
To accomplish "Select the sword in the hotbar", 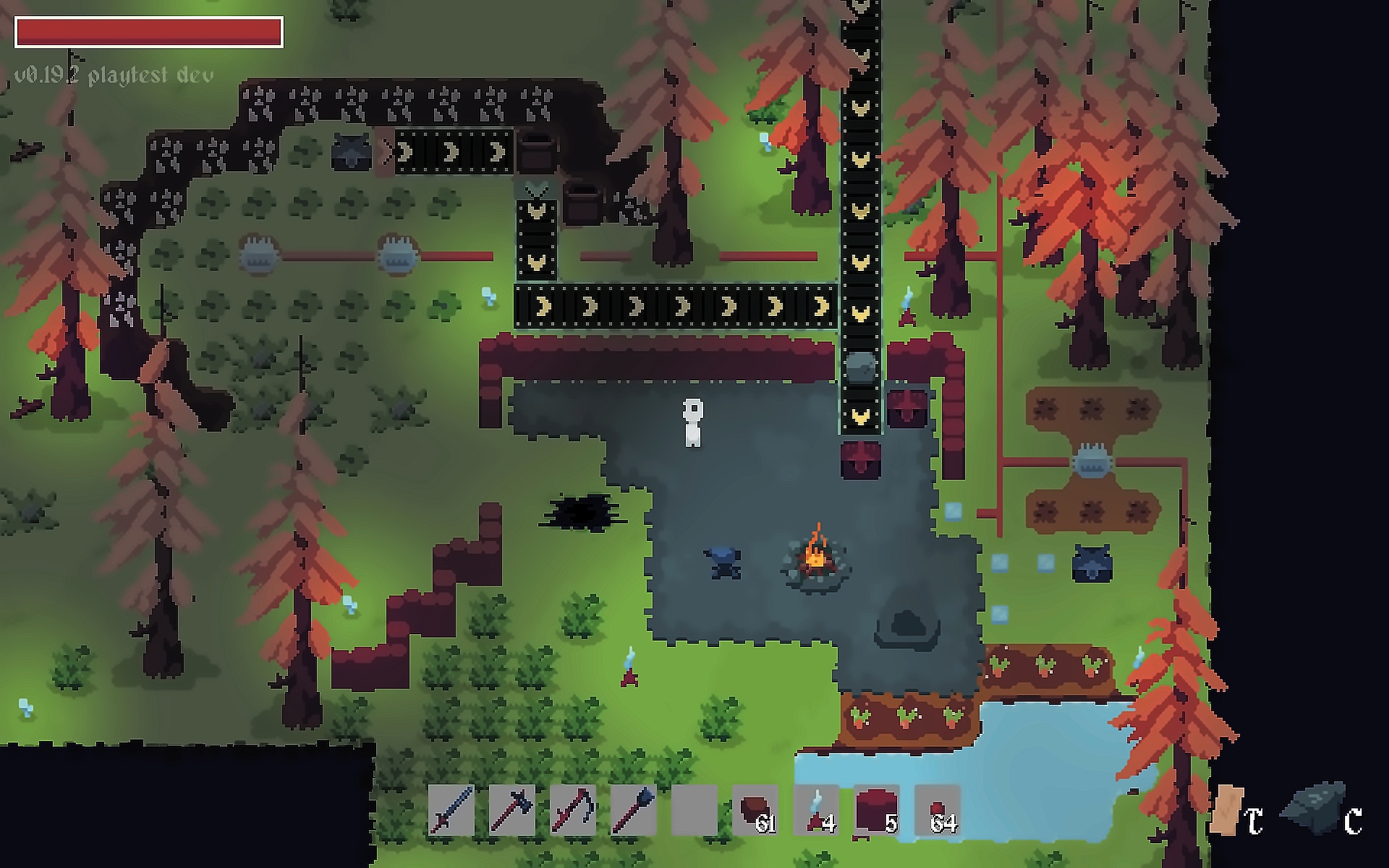I will 451,810.
